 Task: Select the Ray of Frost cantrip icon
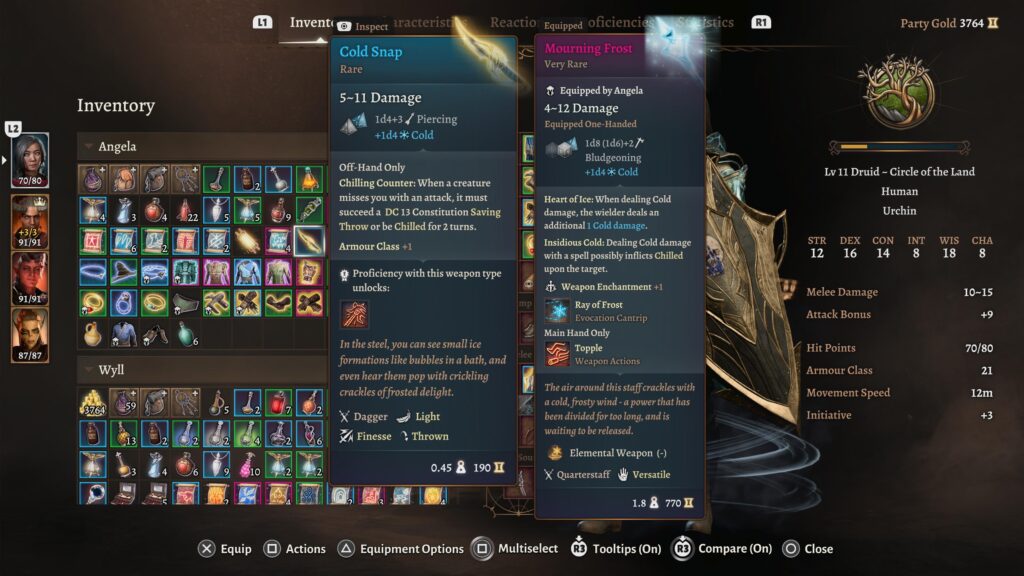[558, 311]
